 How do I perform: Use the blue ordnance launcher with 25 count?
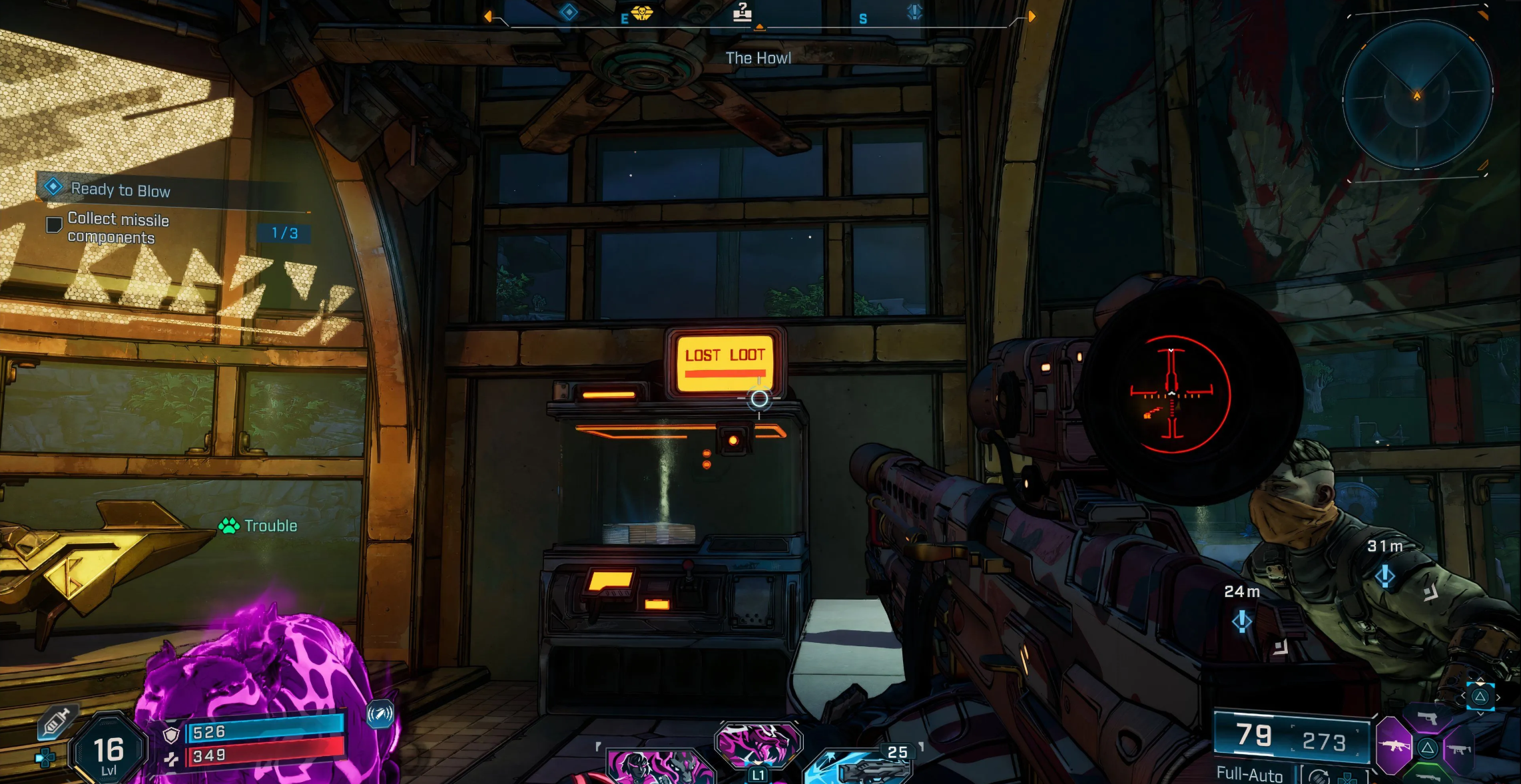859,767
